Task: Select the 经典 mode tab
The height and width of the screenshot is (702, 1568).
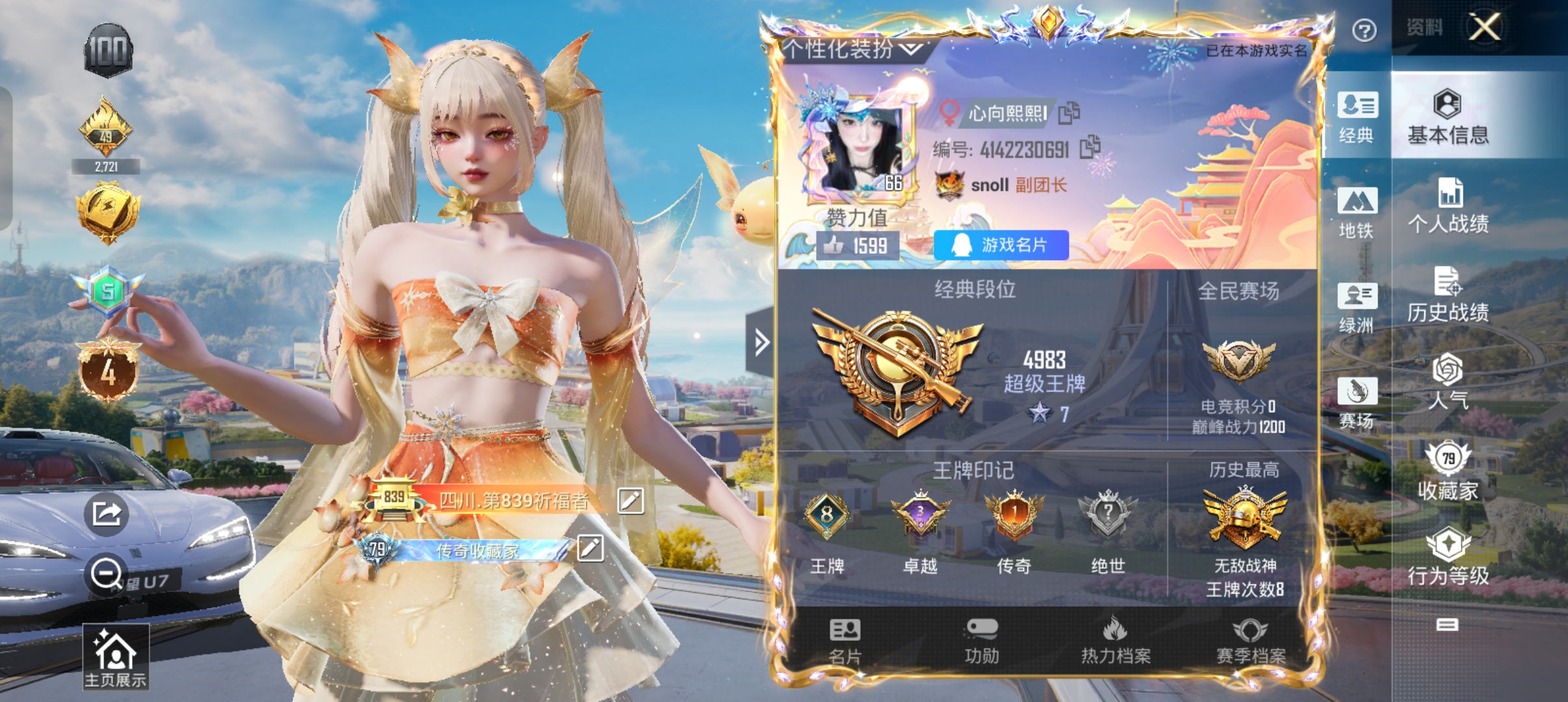Action: coord(1357,117)
